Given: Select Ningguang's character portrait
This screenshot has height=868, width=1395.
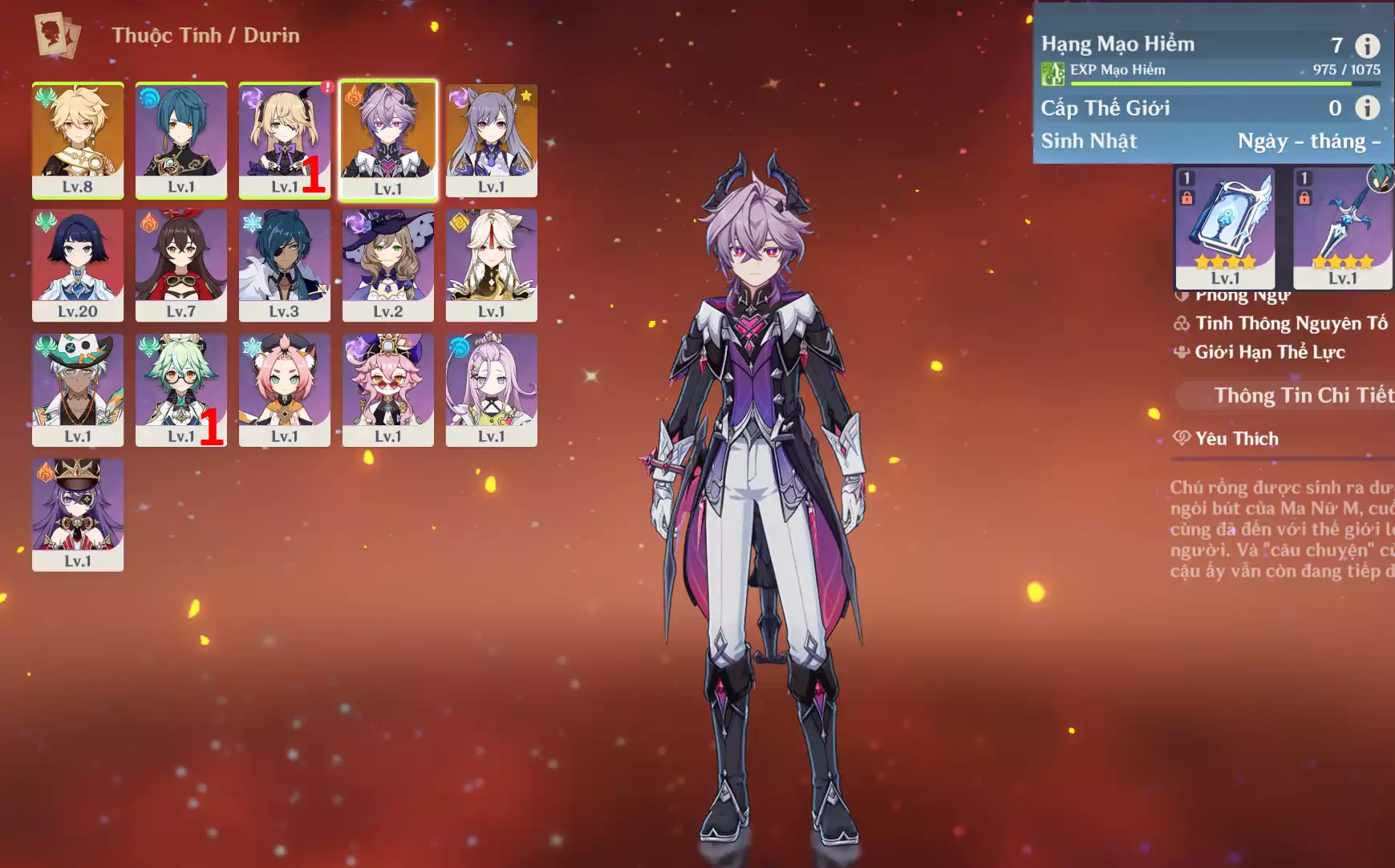Looking at the screenshot, I should (492, 265).
